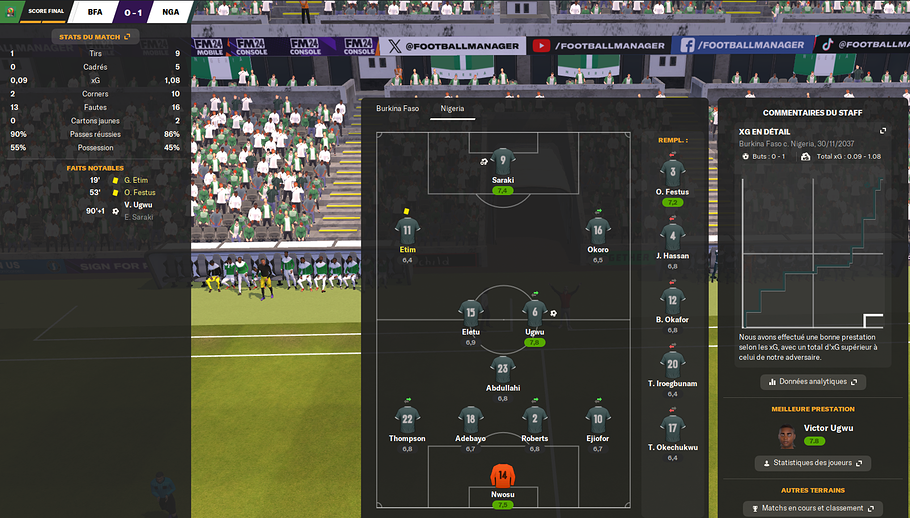Select striker Saraki's shirt number 9

502,160
